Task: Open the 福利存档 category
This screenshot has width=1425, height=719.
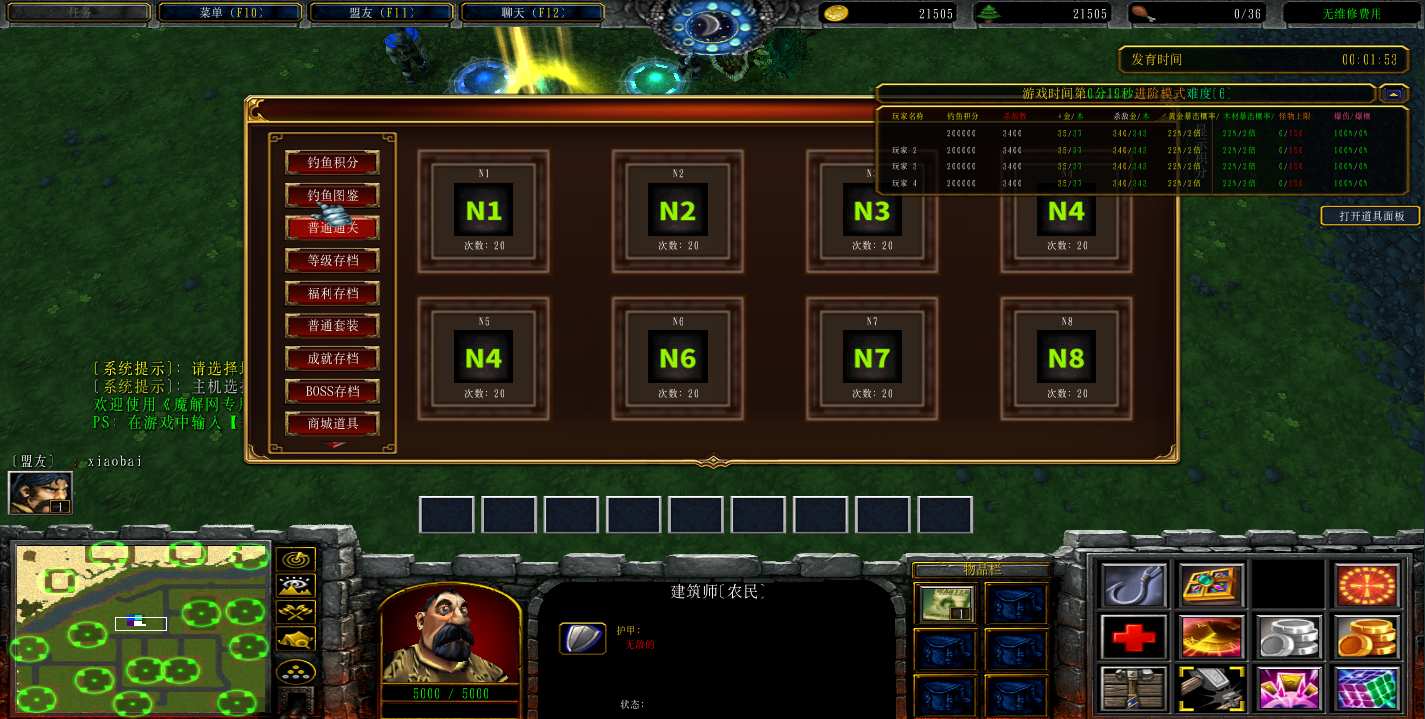Action: [x=333, y=293]
